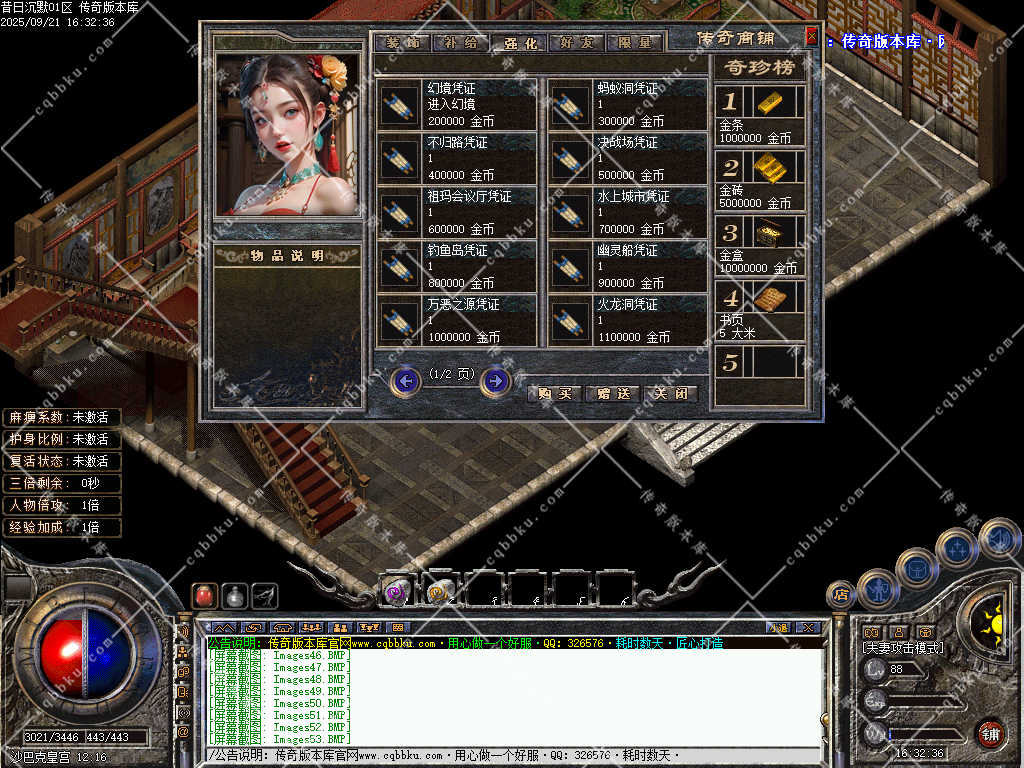Use the red potion quick slot
This screenshot has width=1024, height=768.
pos(204,595)
